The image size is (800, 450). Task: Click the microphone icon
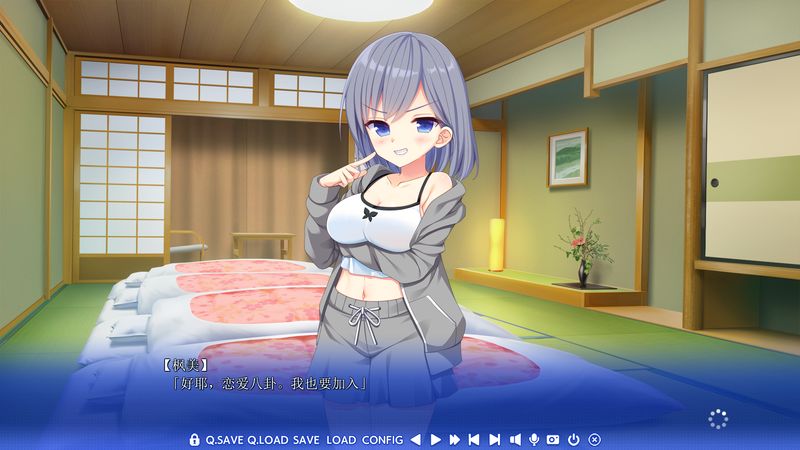(x=534, y=439)
